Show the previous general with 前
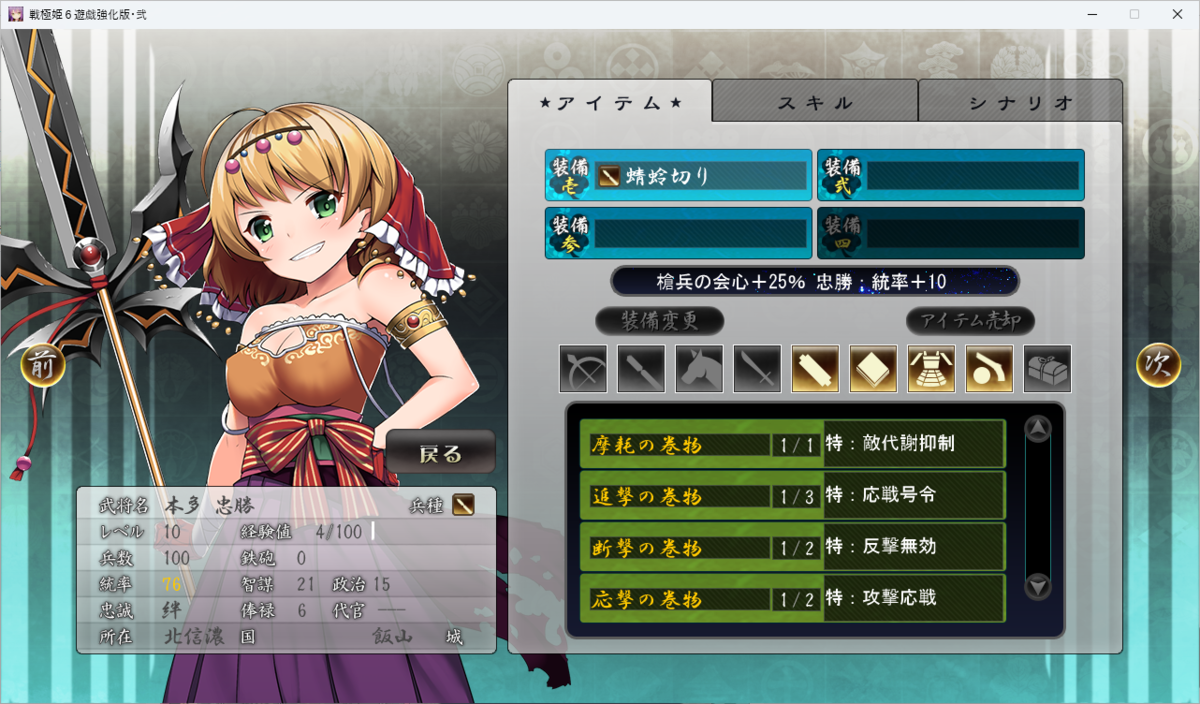The height and width of the screenshot is (704, 1200). pyautogui.click(x=43, y=365)
